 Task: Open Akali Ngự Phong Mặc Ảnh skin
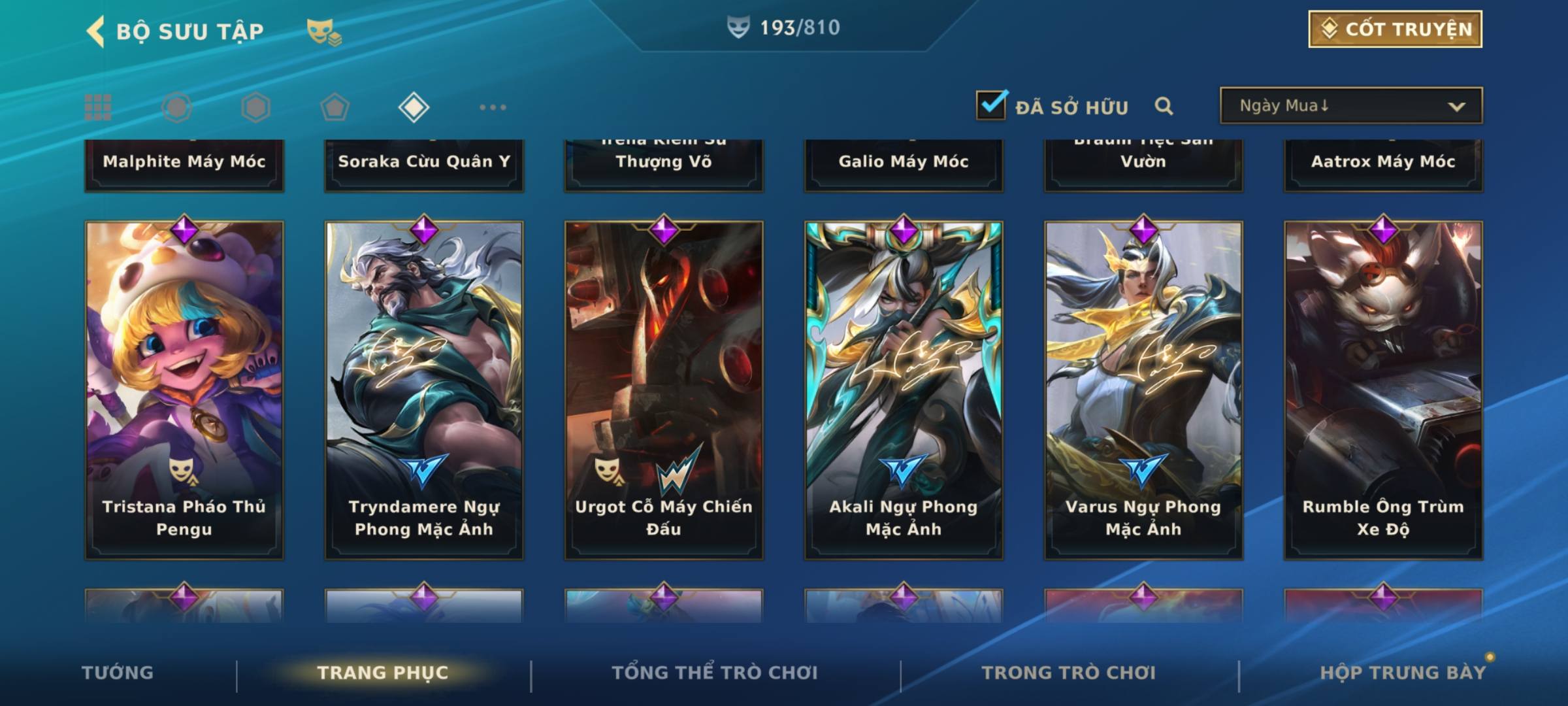[904, 390]
